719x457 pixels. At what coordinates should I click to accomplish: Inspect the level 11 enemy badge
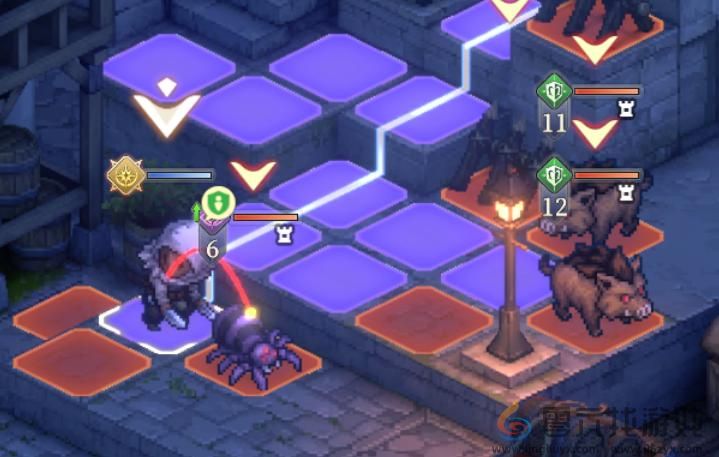pyautogui.click(x=553, y=103)
